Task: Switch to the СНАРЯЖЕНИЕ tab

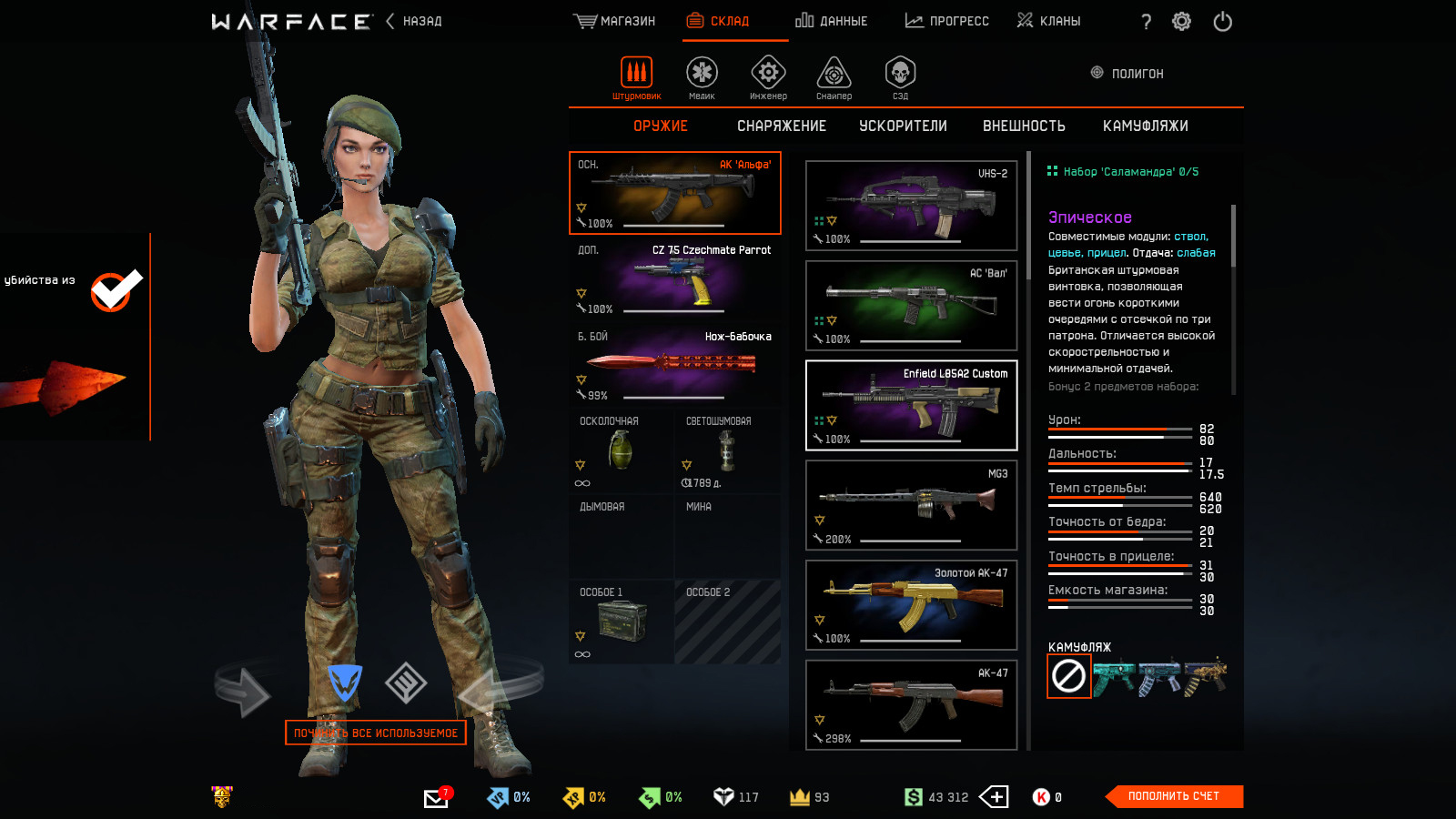Action: (x=782, y=126)
